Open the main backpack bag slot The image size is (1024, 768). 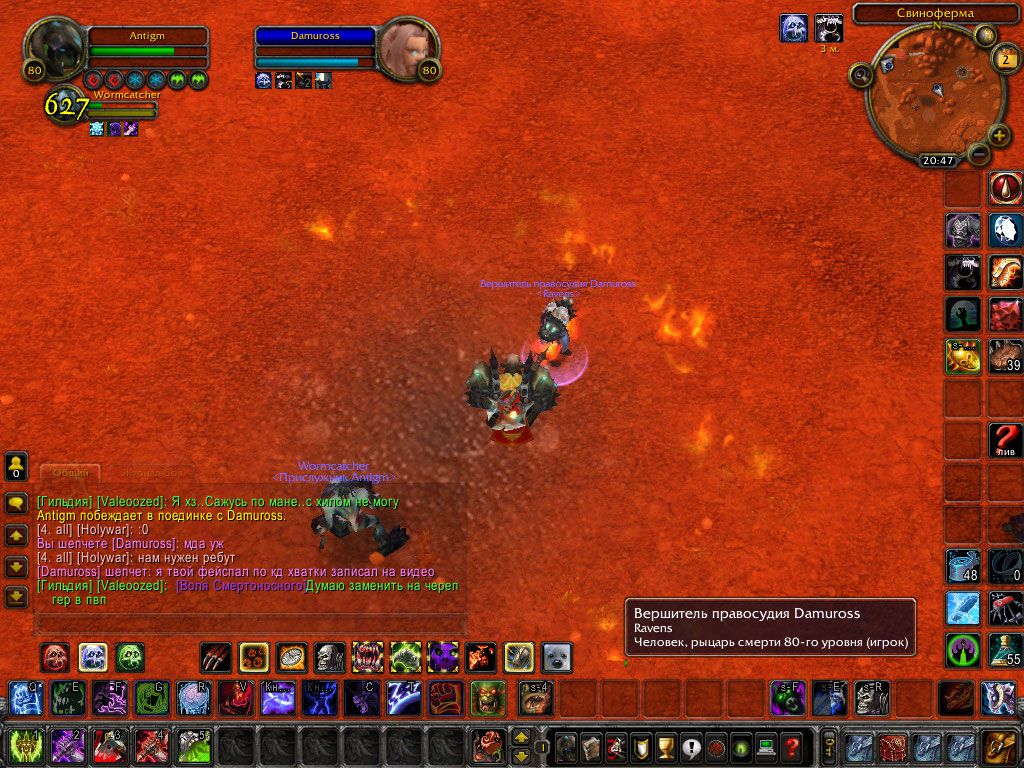pyautogui.click(x=998, y=746)
